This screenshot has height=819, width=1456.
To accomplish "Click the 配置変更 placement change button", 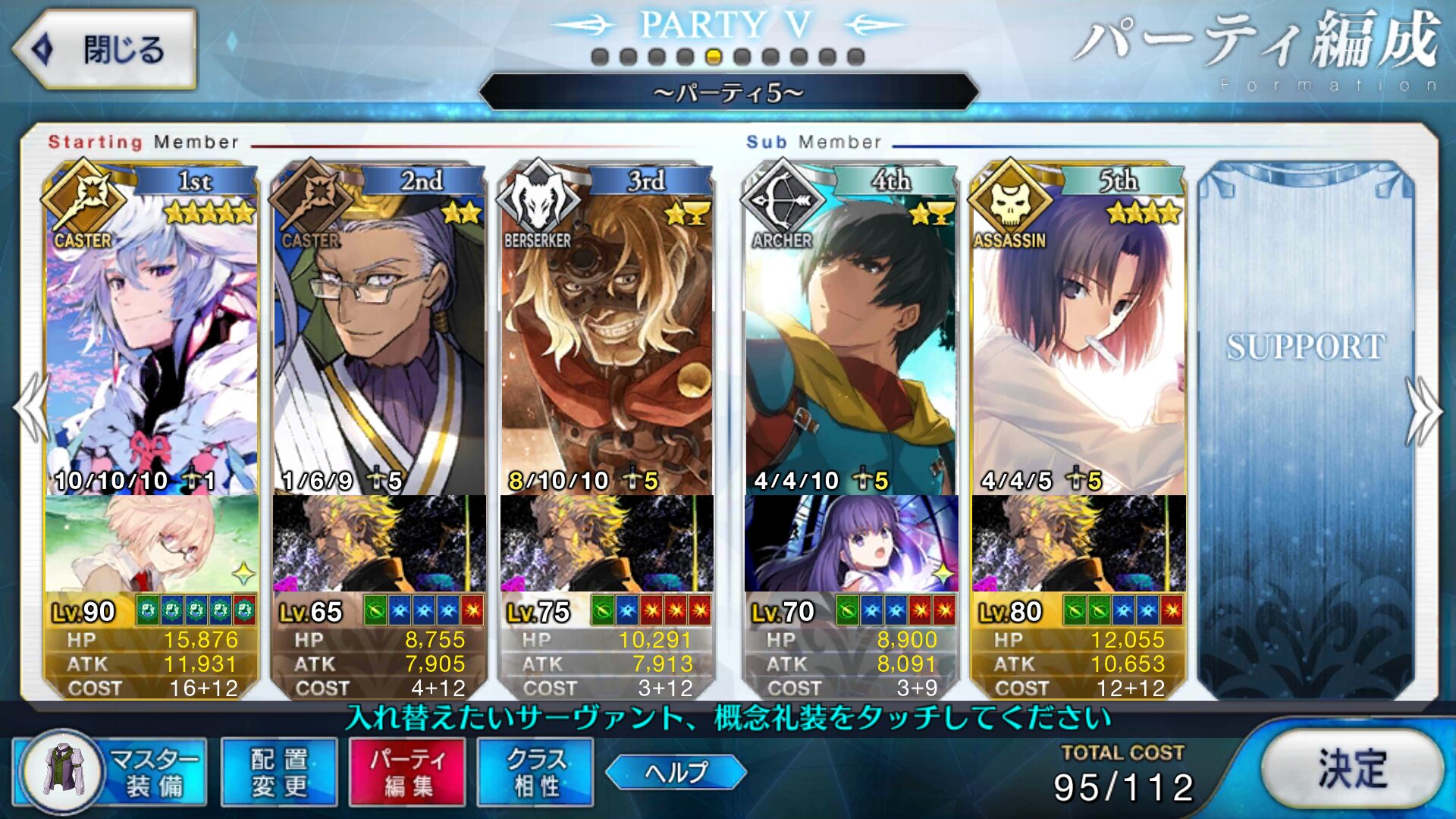I will pyautogui.click(x=279, y=772).
